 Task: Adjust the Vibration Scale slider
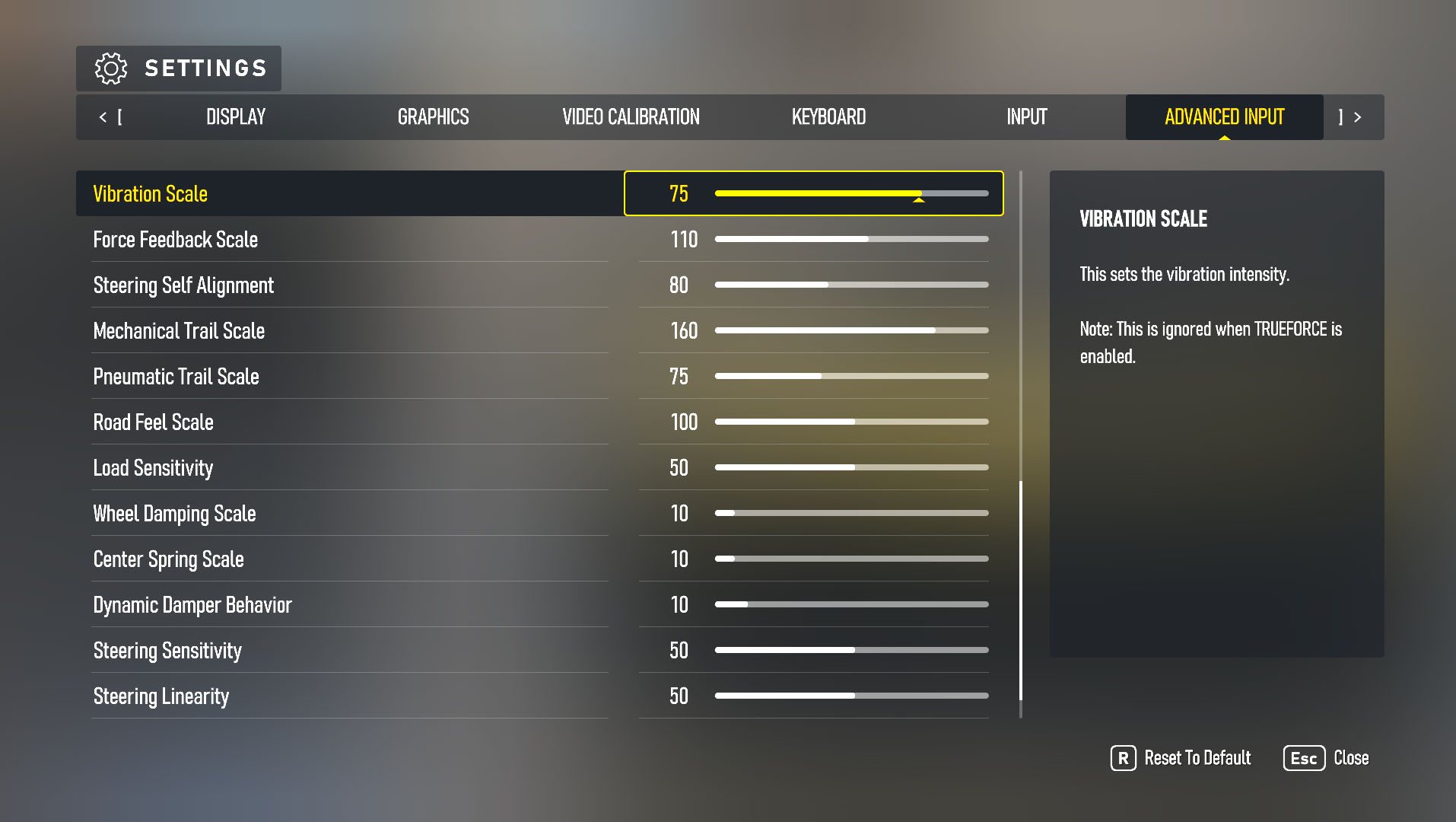pos(851,194)
